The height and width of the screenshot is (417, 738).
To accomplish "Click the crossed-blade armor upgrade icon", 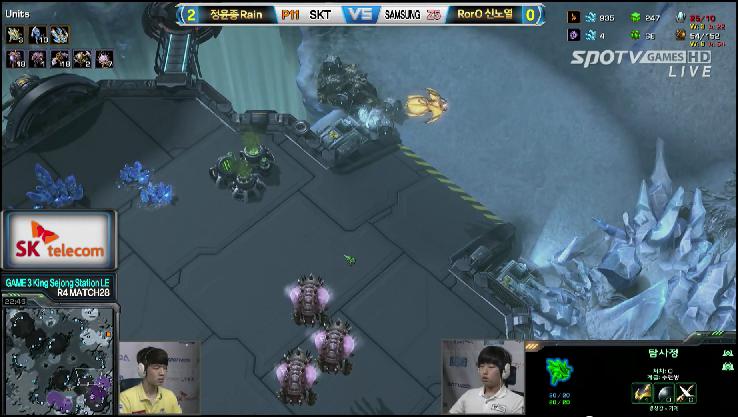I will point(685,391).
